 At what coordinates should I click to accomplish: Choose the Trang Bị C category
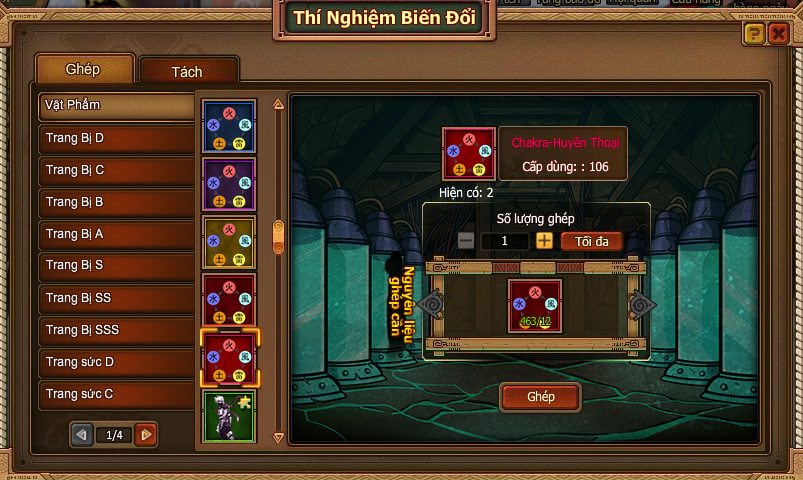click(x=116, y=170)
